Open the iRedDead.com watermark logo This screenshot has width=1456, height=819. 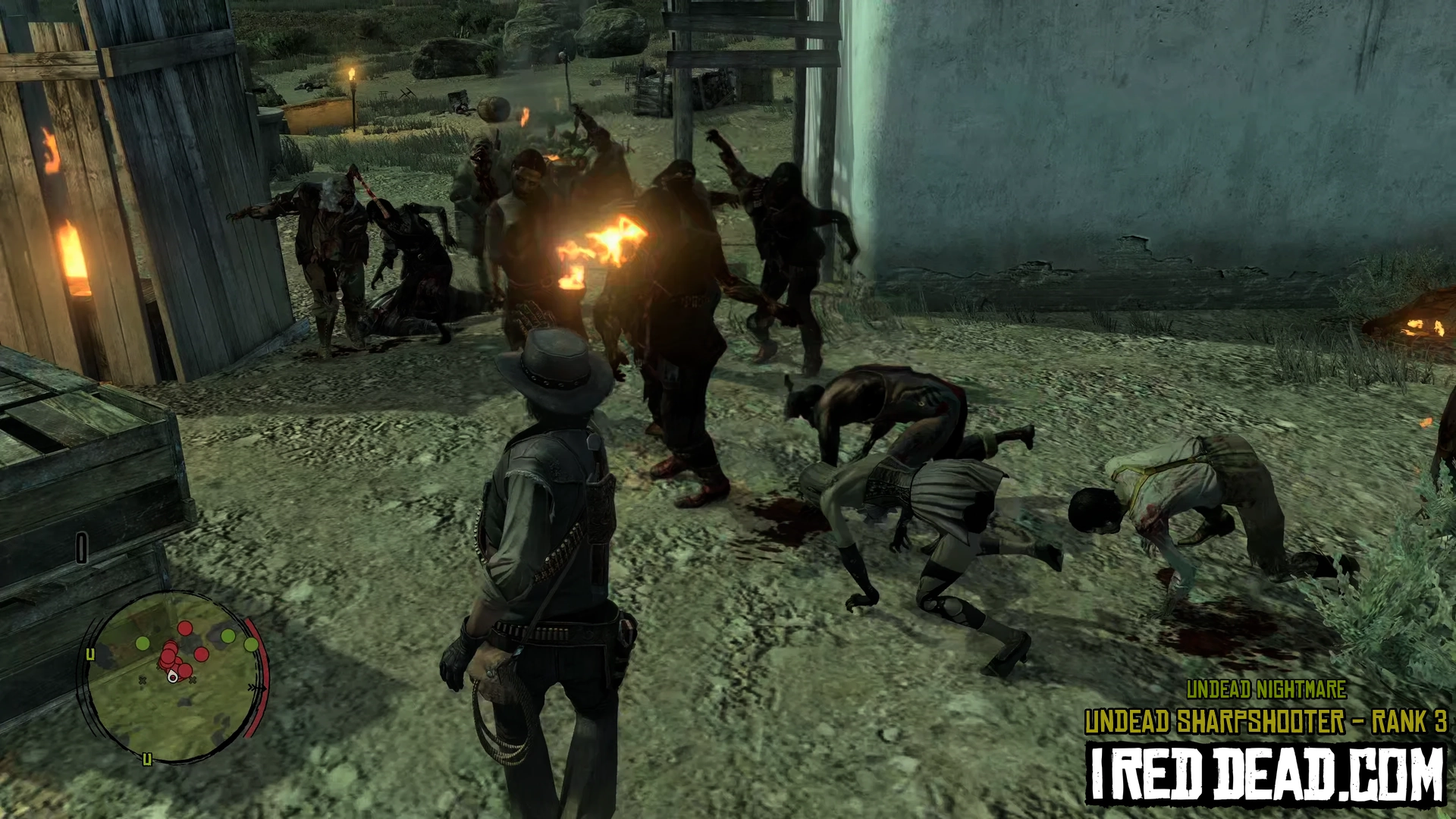(1266, 773)
